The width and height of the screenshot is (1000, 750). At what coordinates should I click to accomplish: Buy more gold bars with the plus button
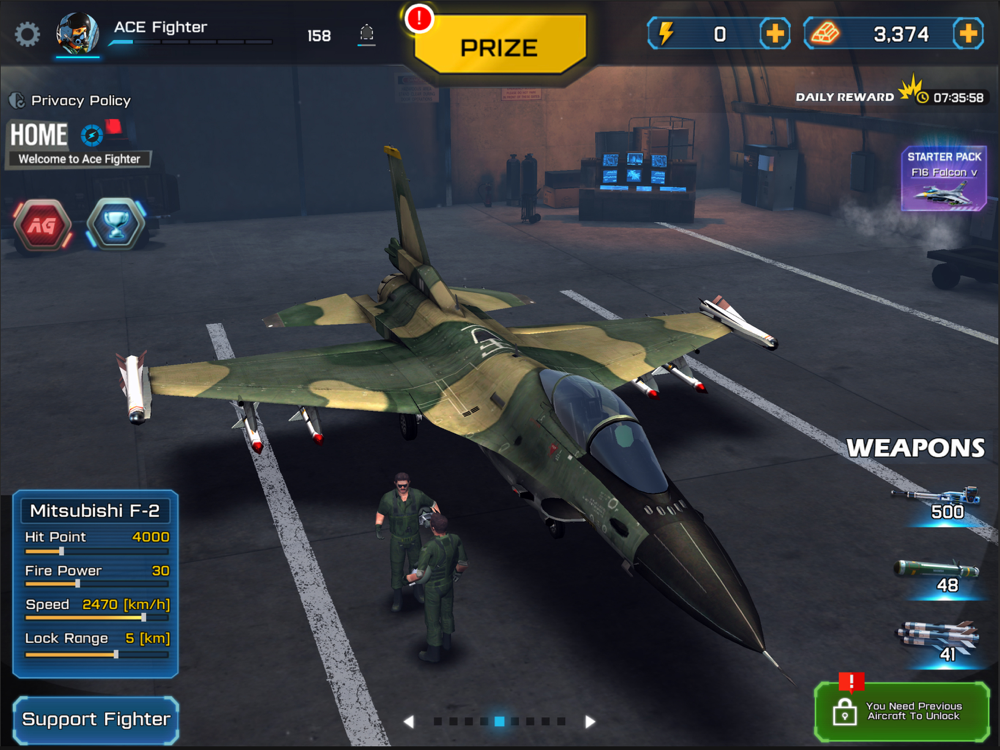967,34
